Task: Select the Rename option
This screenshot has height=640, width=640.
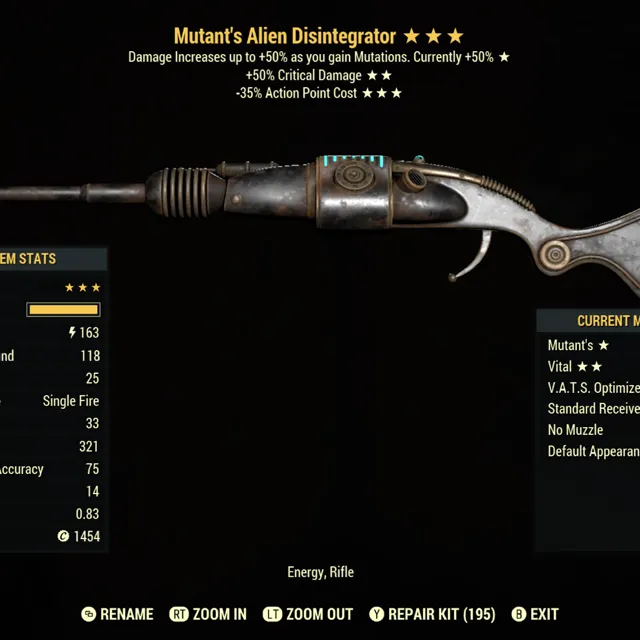Action: 117,614
